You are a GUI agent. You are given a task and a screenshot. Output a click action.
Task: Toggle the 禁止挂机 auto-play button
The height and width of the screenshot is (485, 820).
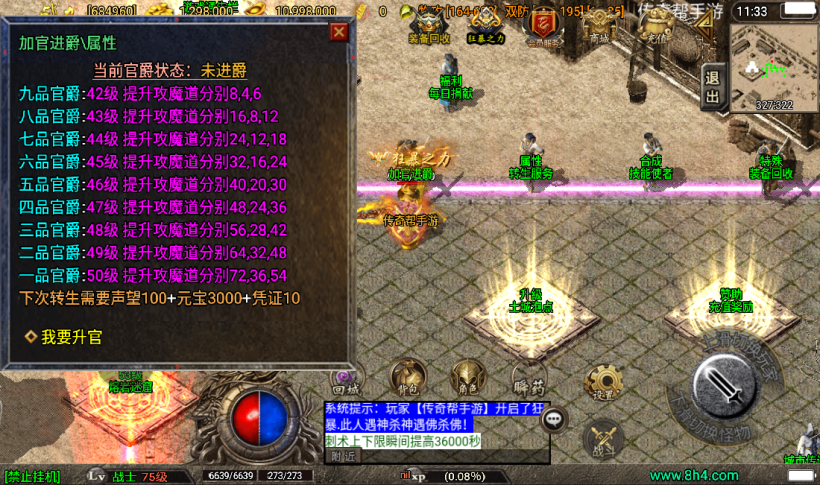pyautogui.click(x=34, y=476)
